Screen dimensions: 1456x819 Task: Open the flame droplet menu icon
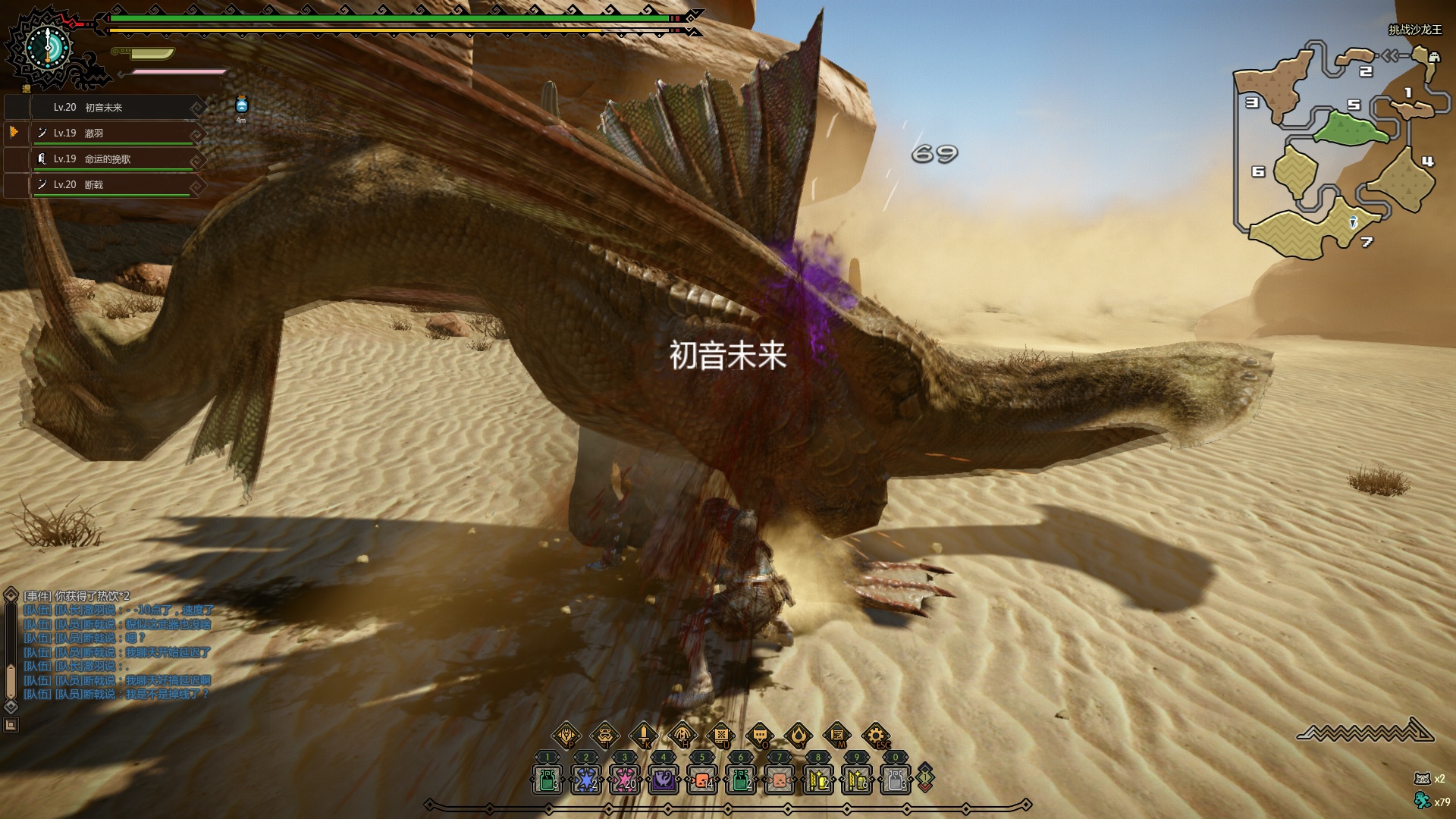pyautogui.click(x=798, y=735)
